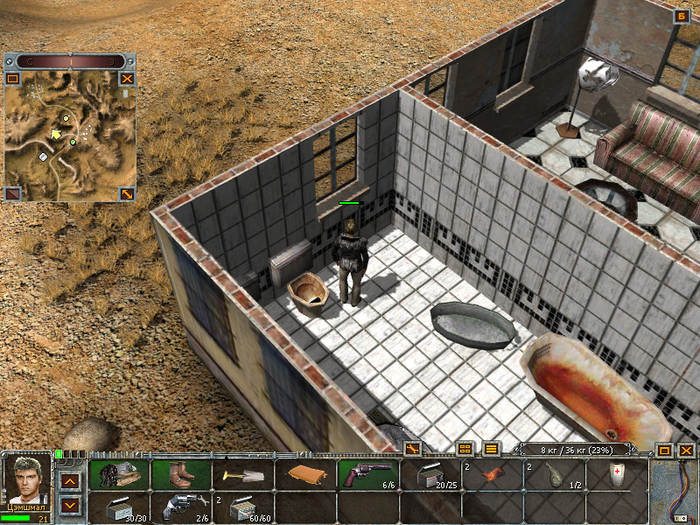Select the leather boots inventory slot

point(180,474)
